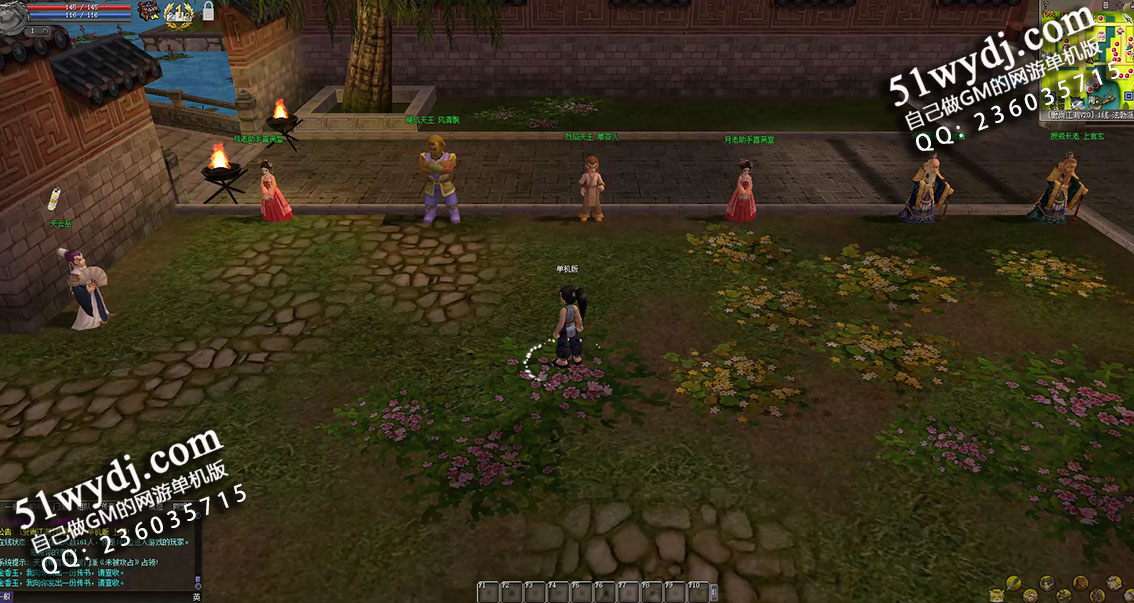This screenshot has width=1134, height=603.
Task: Show the 1-2-3 podium ranking icon
Action: tap(179, 12)
